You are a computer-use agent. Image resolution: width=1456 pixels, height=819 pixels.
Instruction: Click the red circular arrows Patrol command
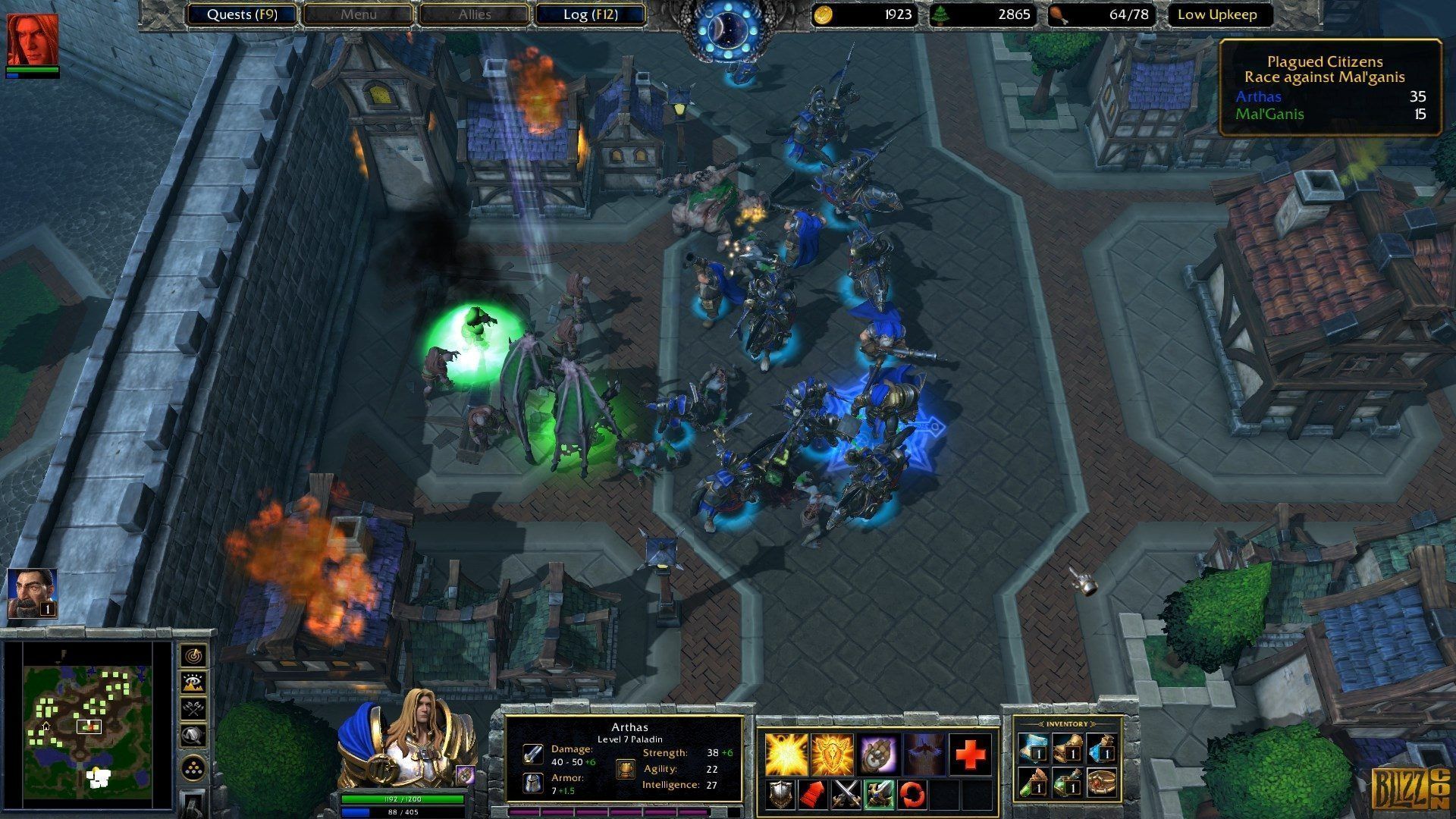pyautogui.click(x=912, y=794)
